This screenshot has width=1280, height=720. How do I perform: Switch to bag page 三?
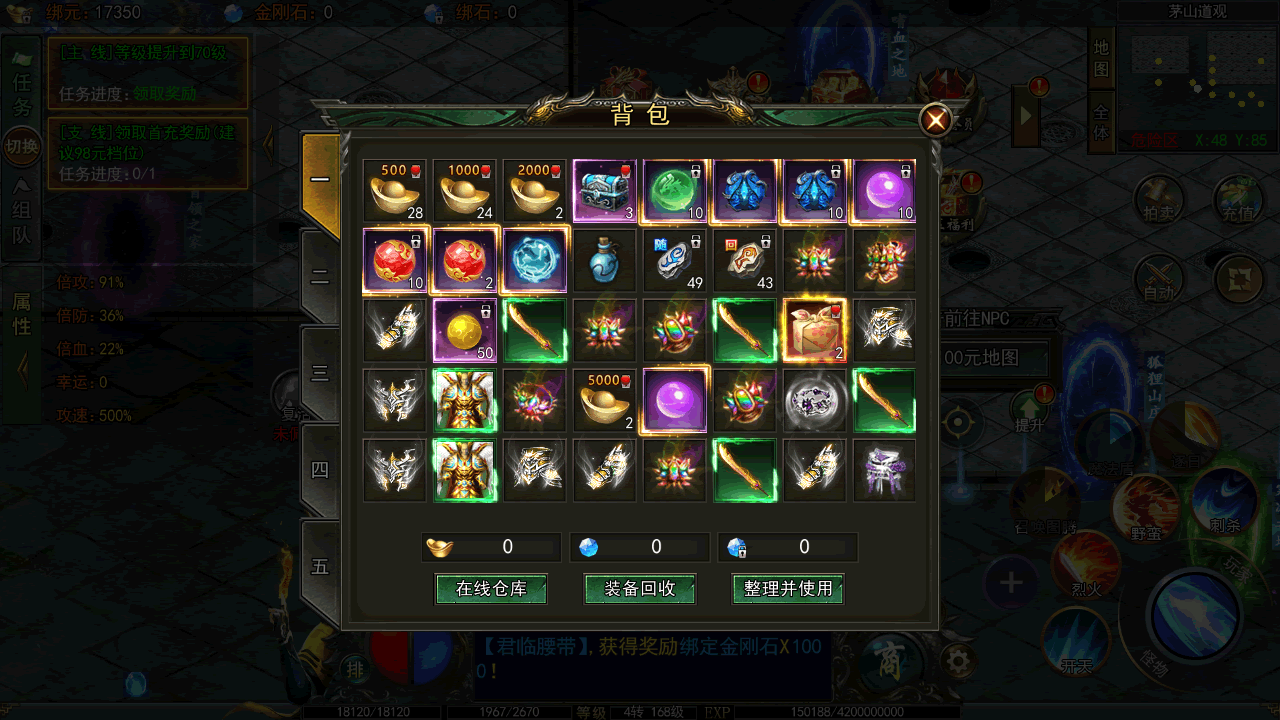pos(320,373)
